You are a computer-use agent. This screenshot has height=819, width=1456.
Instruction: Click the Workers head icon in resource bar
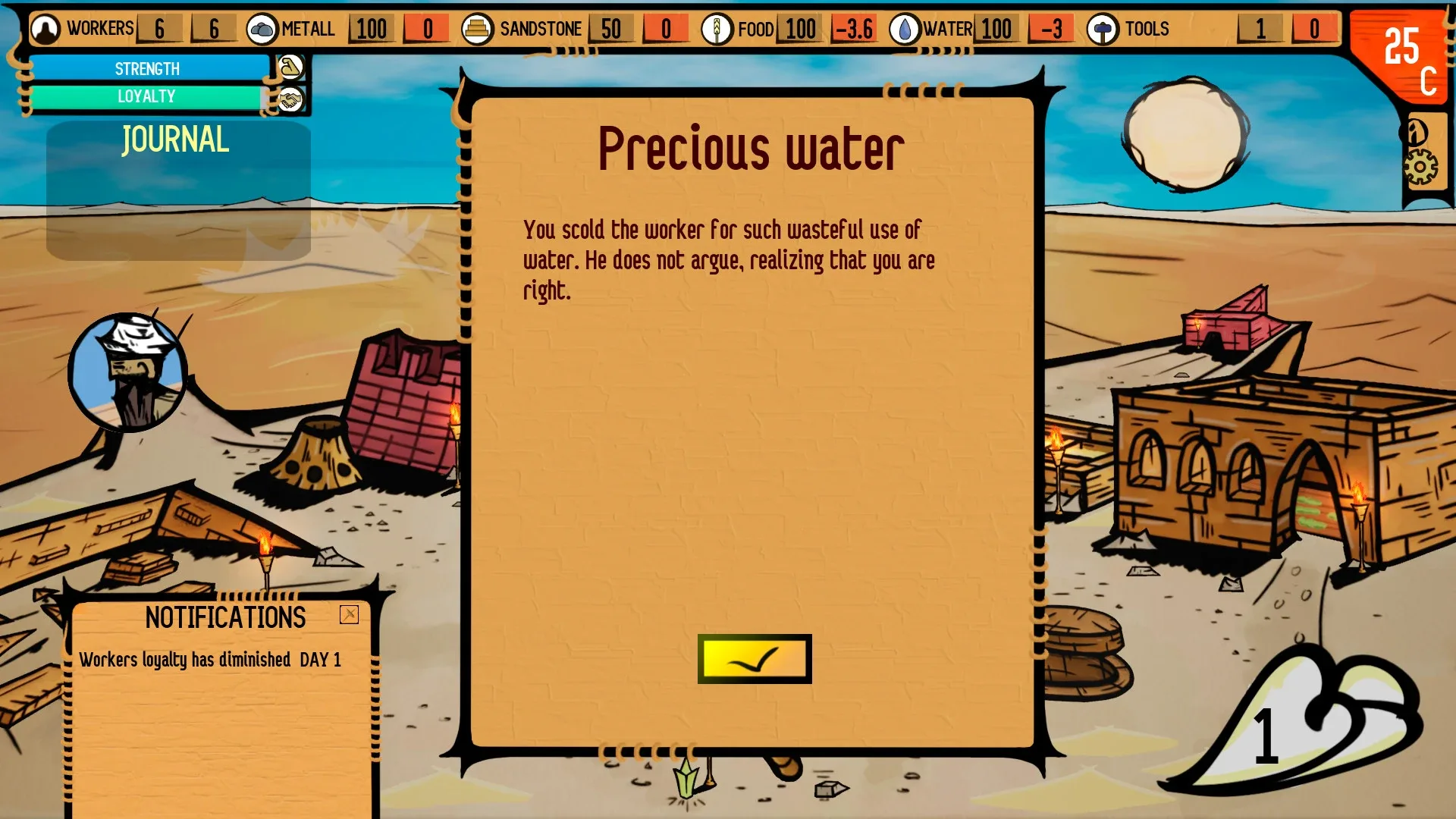click(45, 28)
